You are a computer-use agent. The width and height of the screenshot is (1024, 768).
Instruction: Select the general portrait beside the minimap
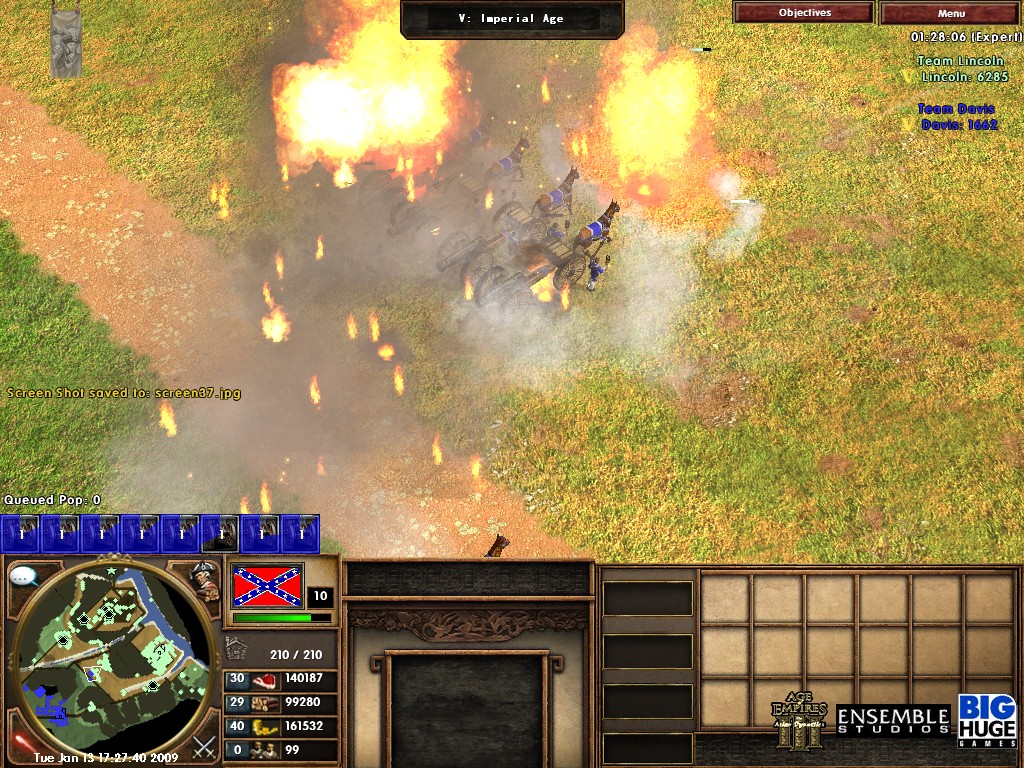pos(207,580)
